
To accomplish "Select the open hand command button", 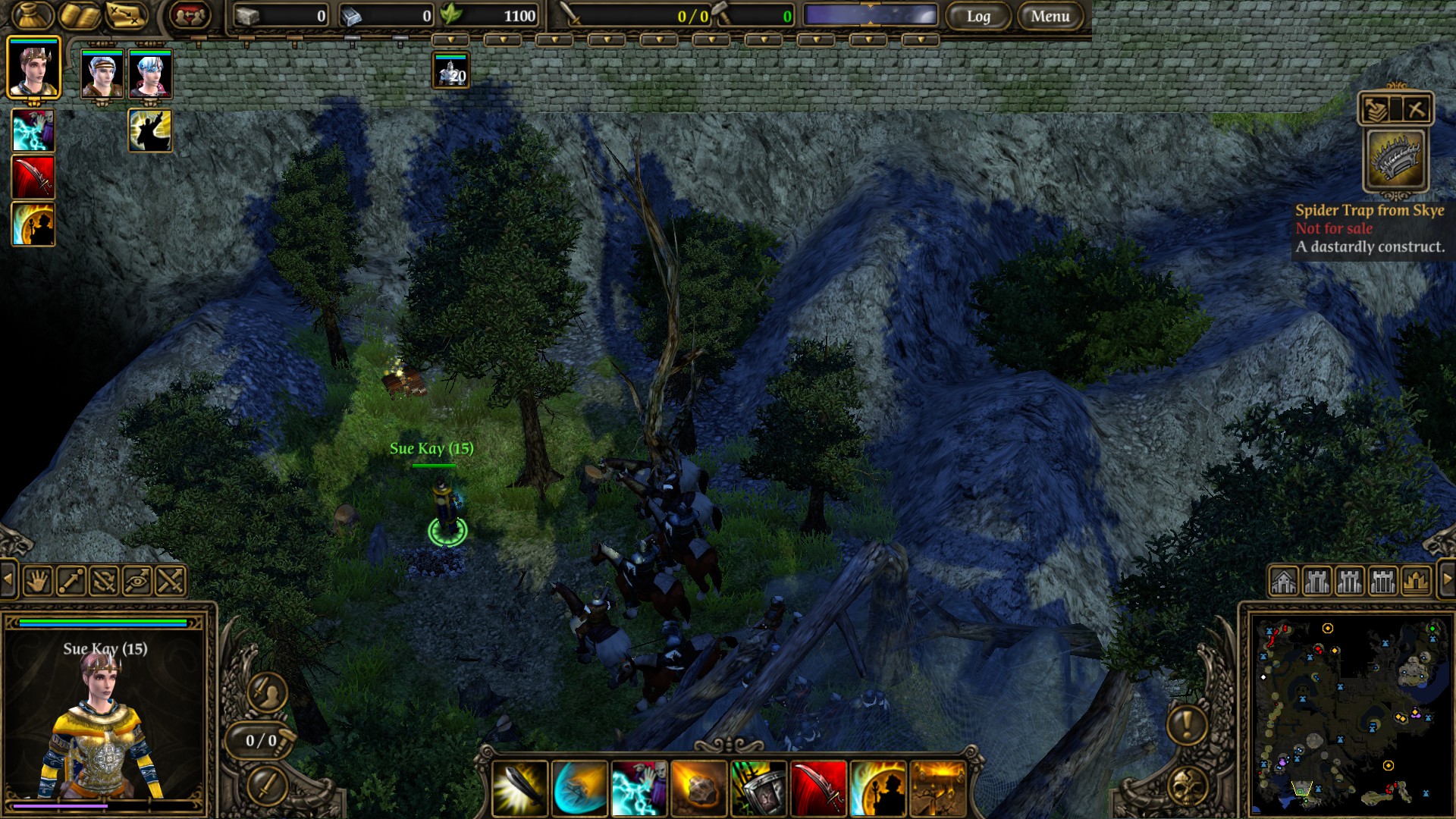I will (x=37, y=582).
